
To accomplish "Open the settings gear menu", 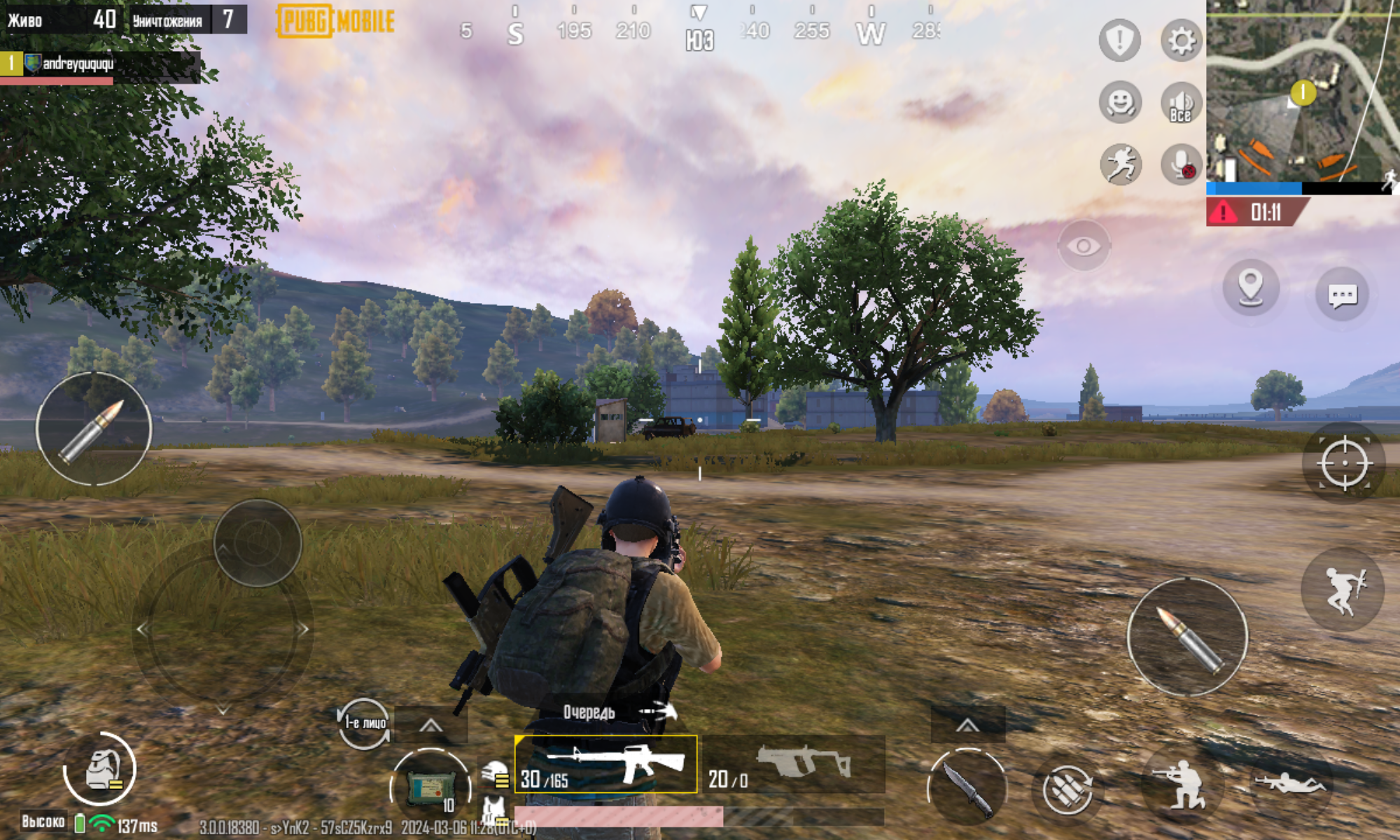I will point(1181,41).
